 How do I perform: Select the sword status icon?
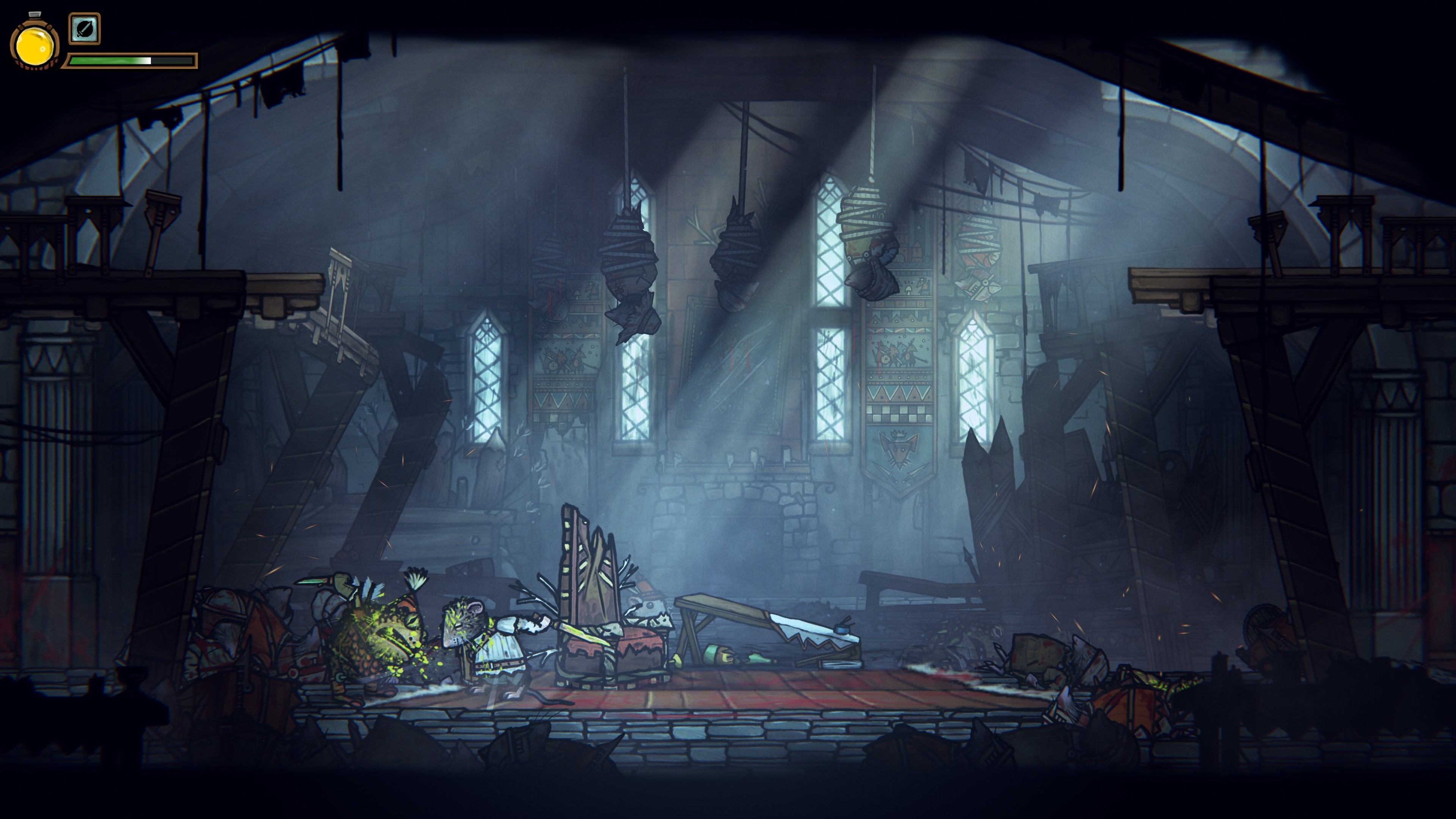[85, 28]
